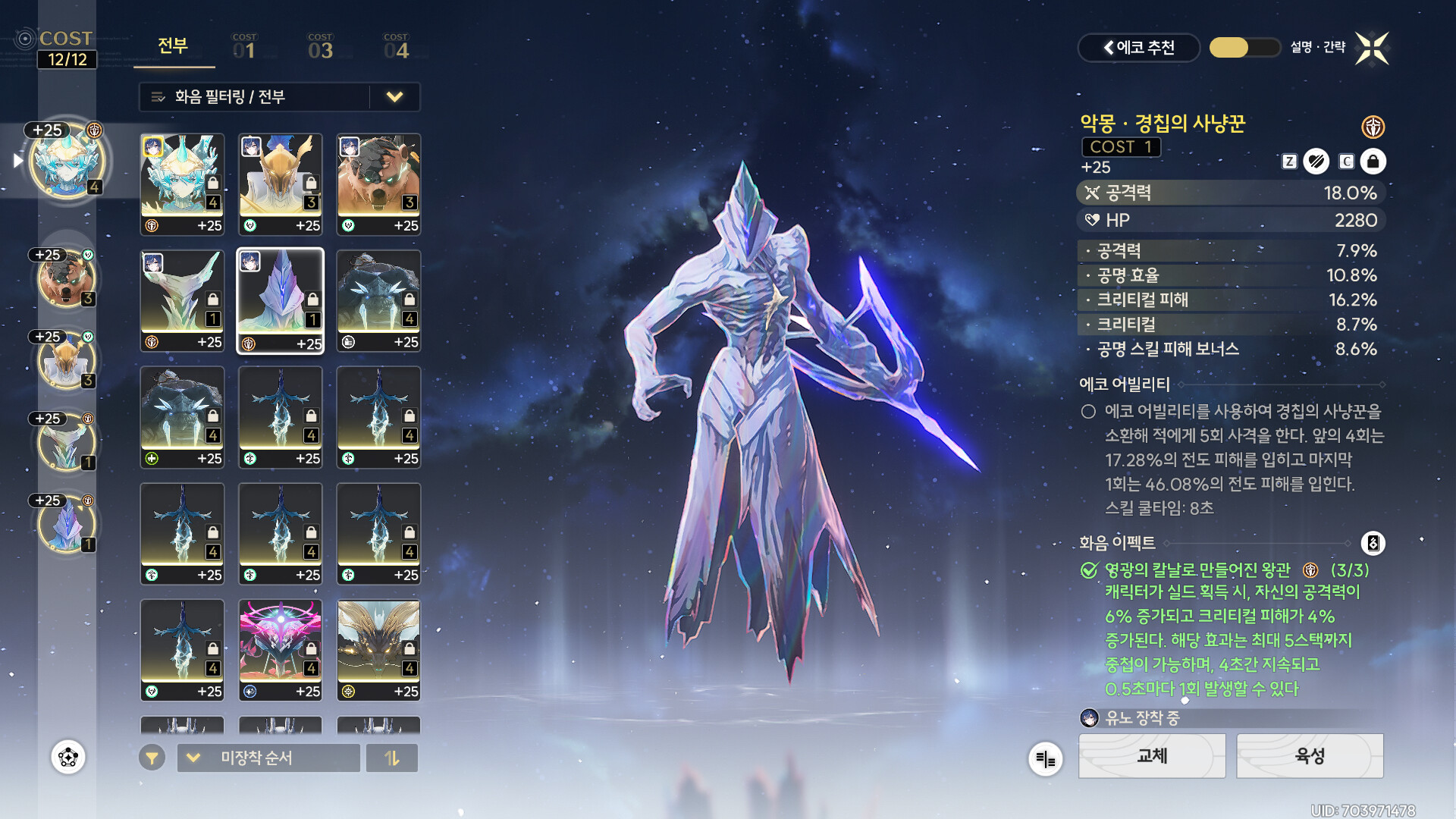Open 육성 (enhance) for this echo
Image resolution: width=1456 pixels, height=819 pixels.
click(x=1310, y=756)
